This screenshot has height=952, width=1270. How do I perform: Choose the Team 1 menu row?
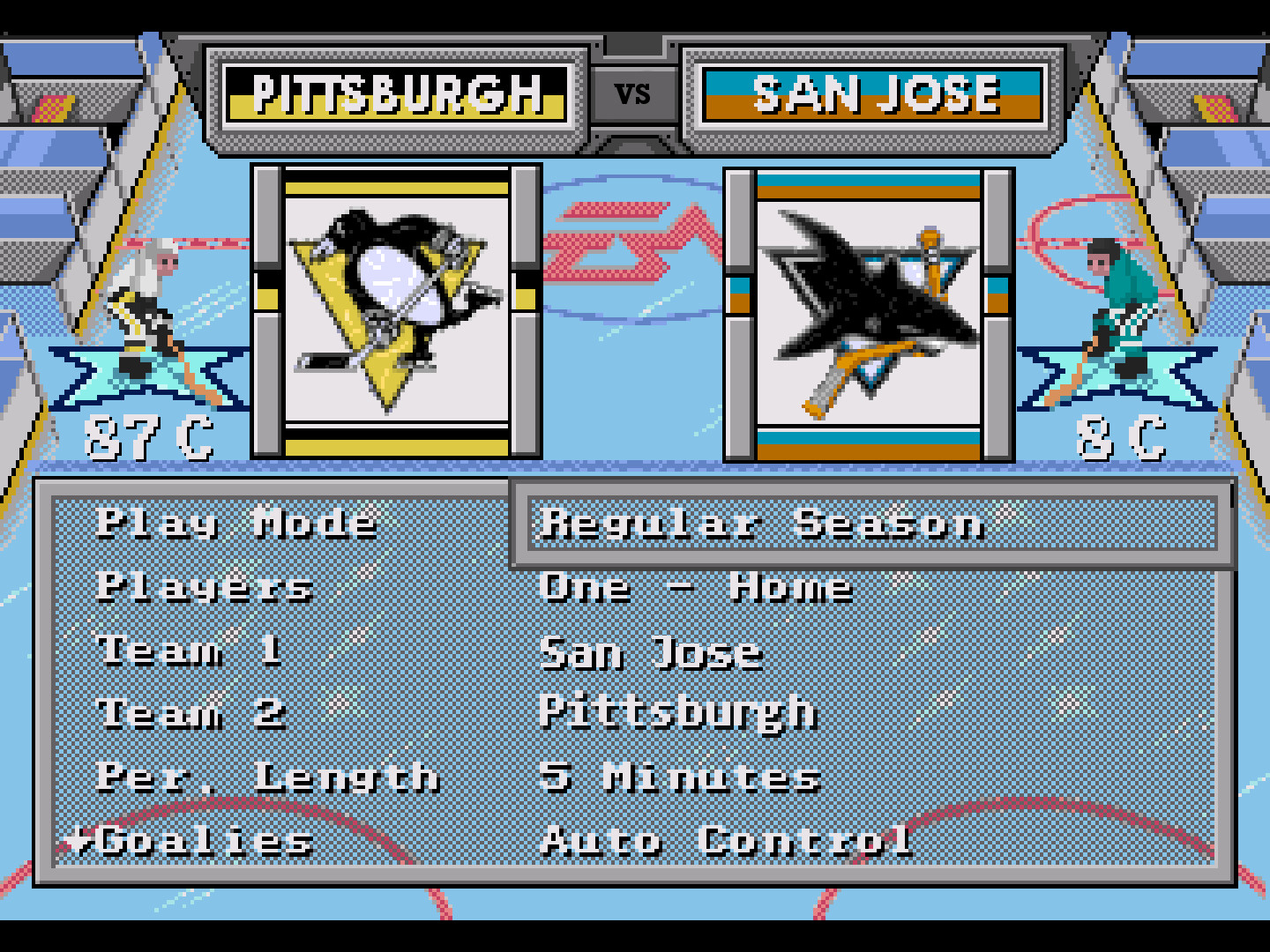190,651
